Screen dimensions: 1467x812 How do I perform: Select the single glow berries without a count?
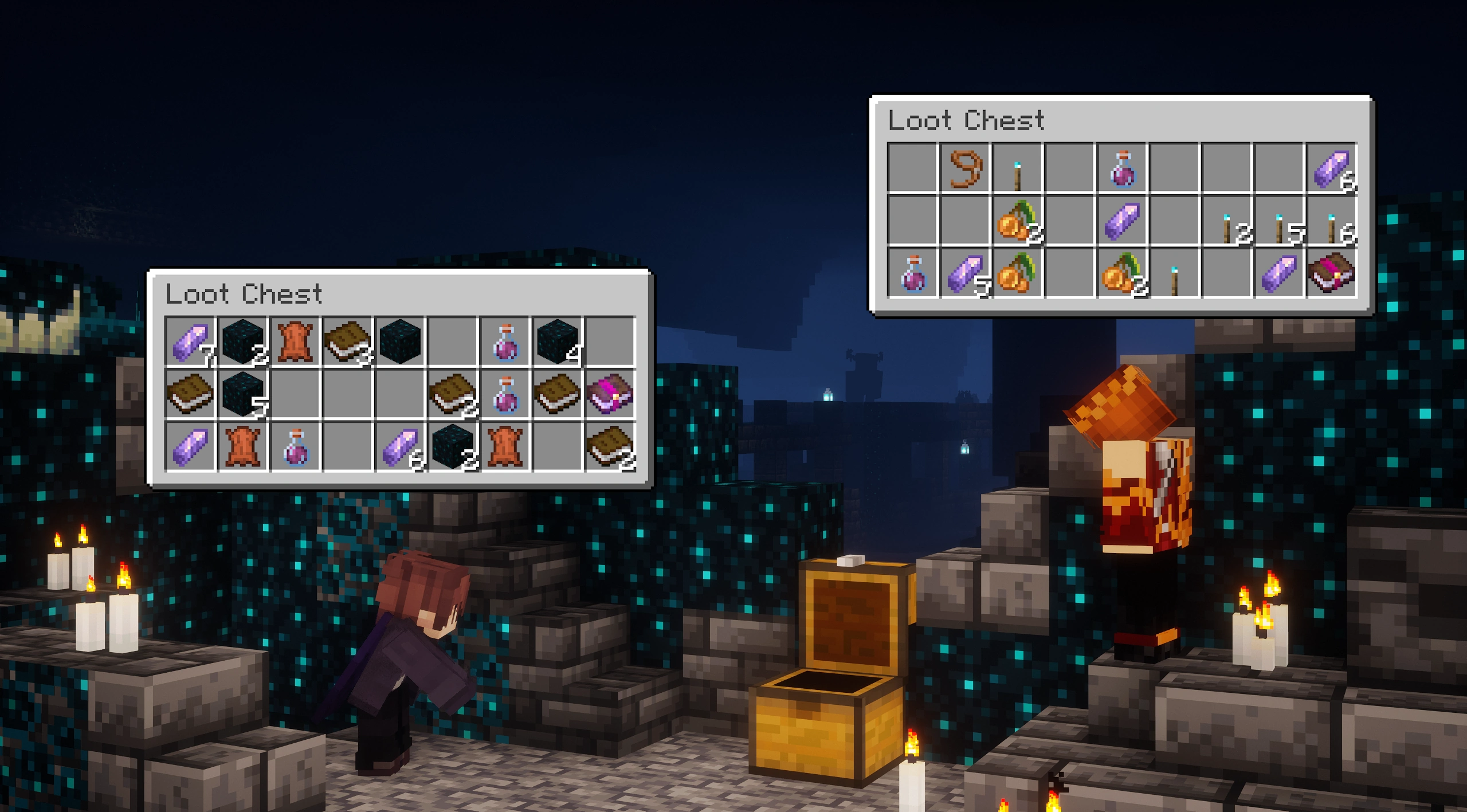(1018, 274)
